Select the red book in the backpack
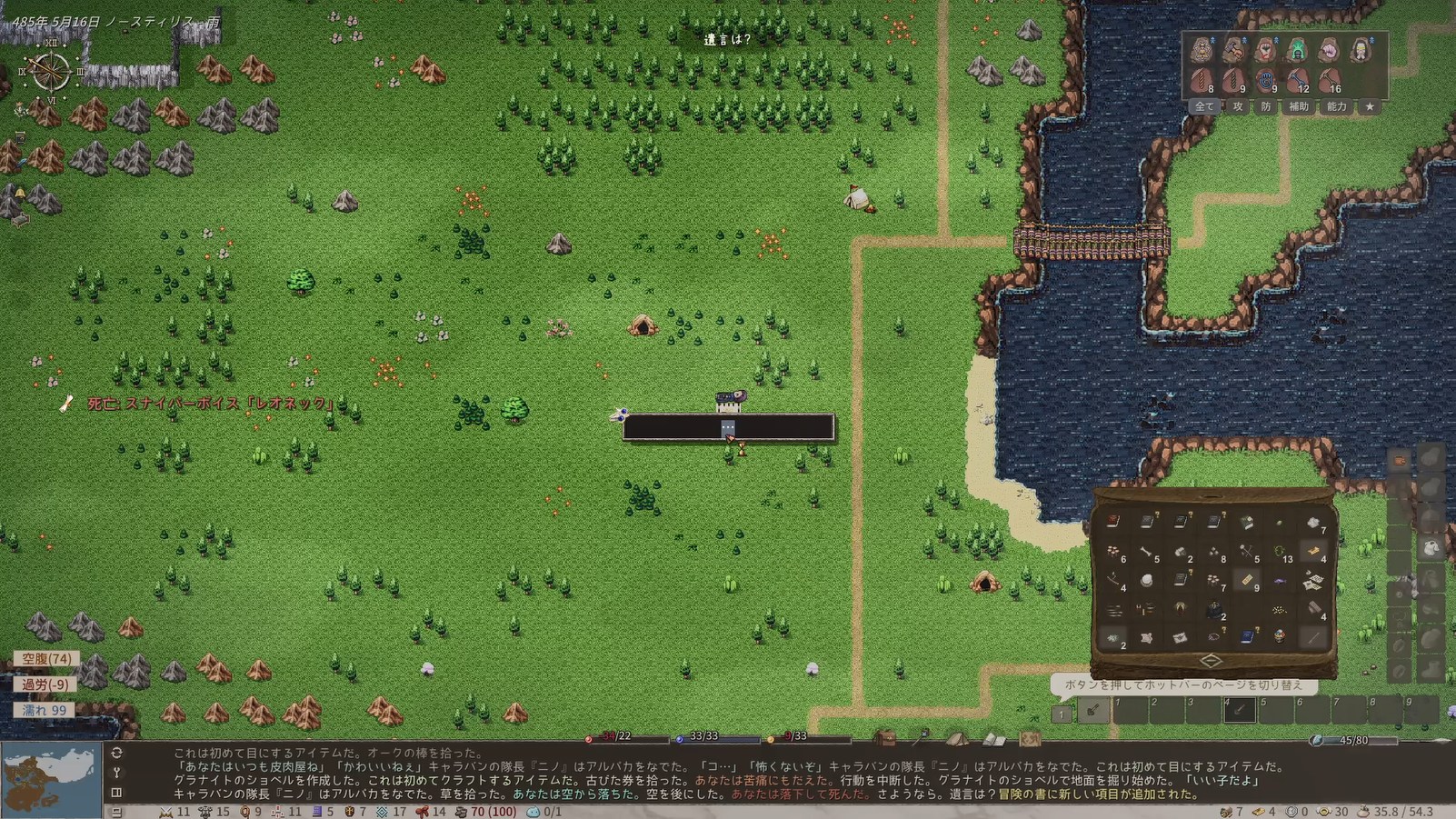Screen dimensions: 1456x819 pyautogui.click(x=1113, y=522)
